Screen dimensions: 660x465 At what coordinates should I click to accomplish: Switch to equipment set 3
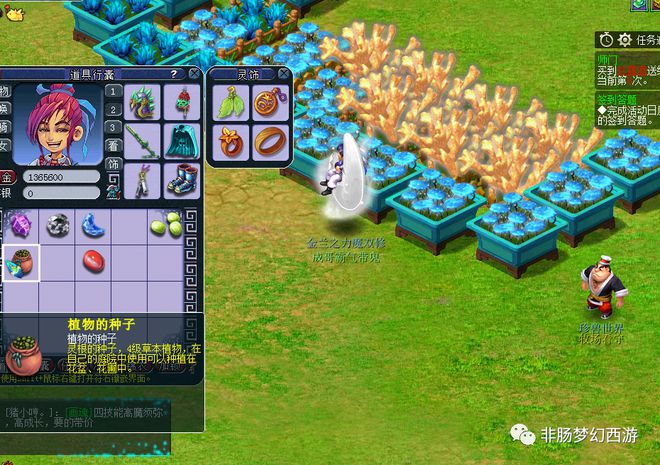[x=114, y=128]
